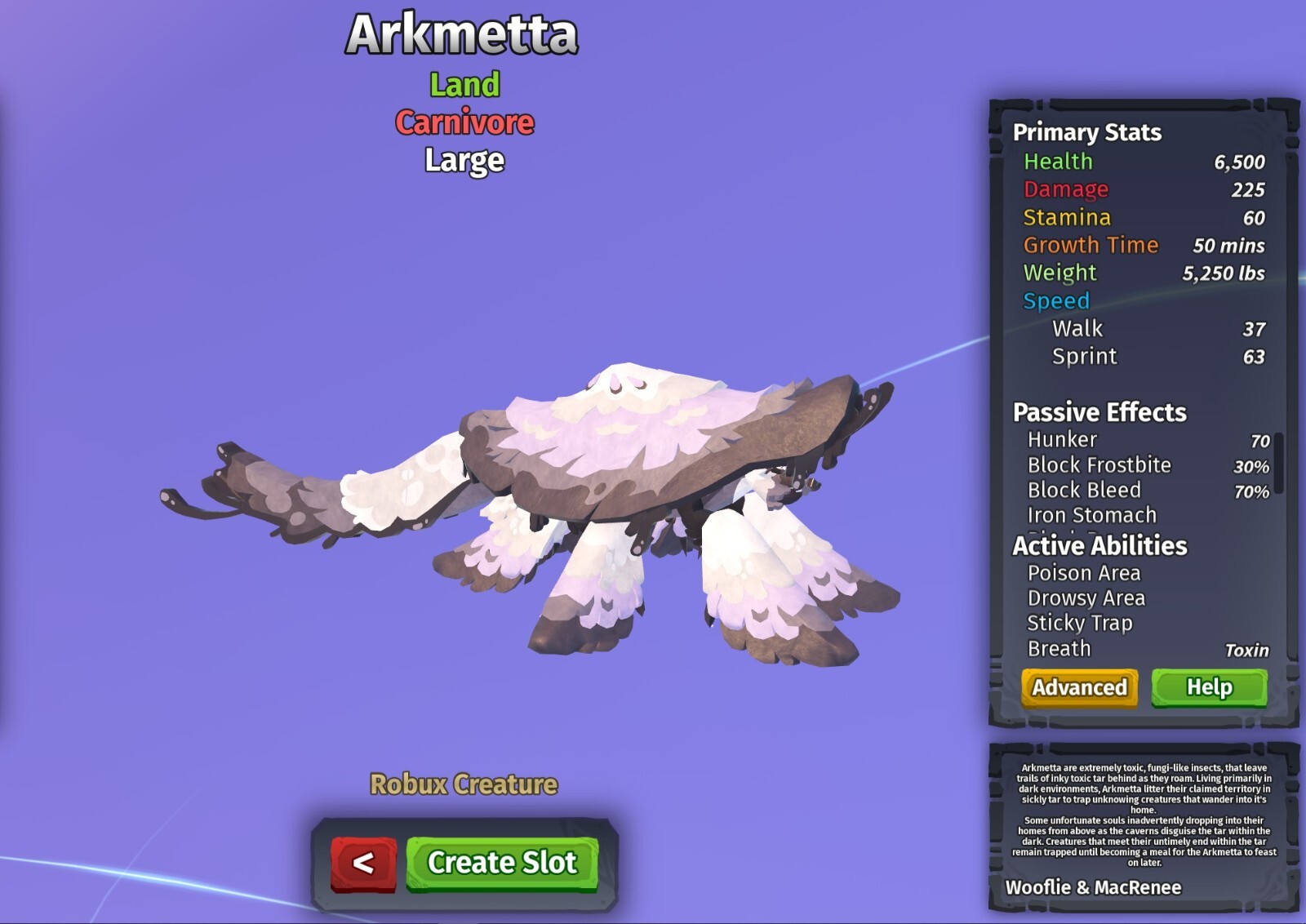
Task: Open the Help panel
Action: pyautogui.click(x=1210, y=687)
